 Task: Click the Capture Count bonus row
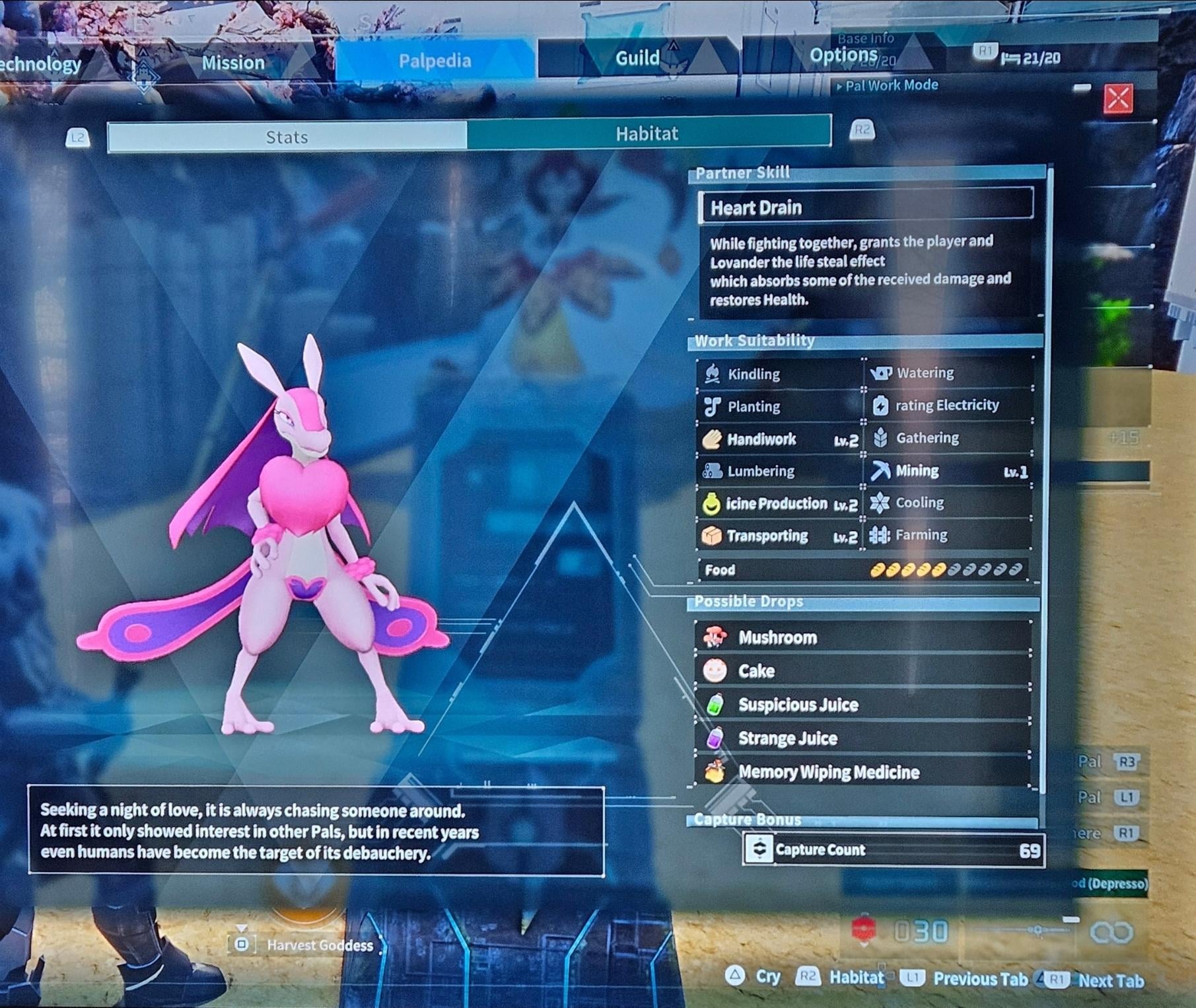[893, 850]
